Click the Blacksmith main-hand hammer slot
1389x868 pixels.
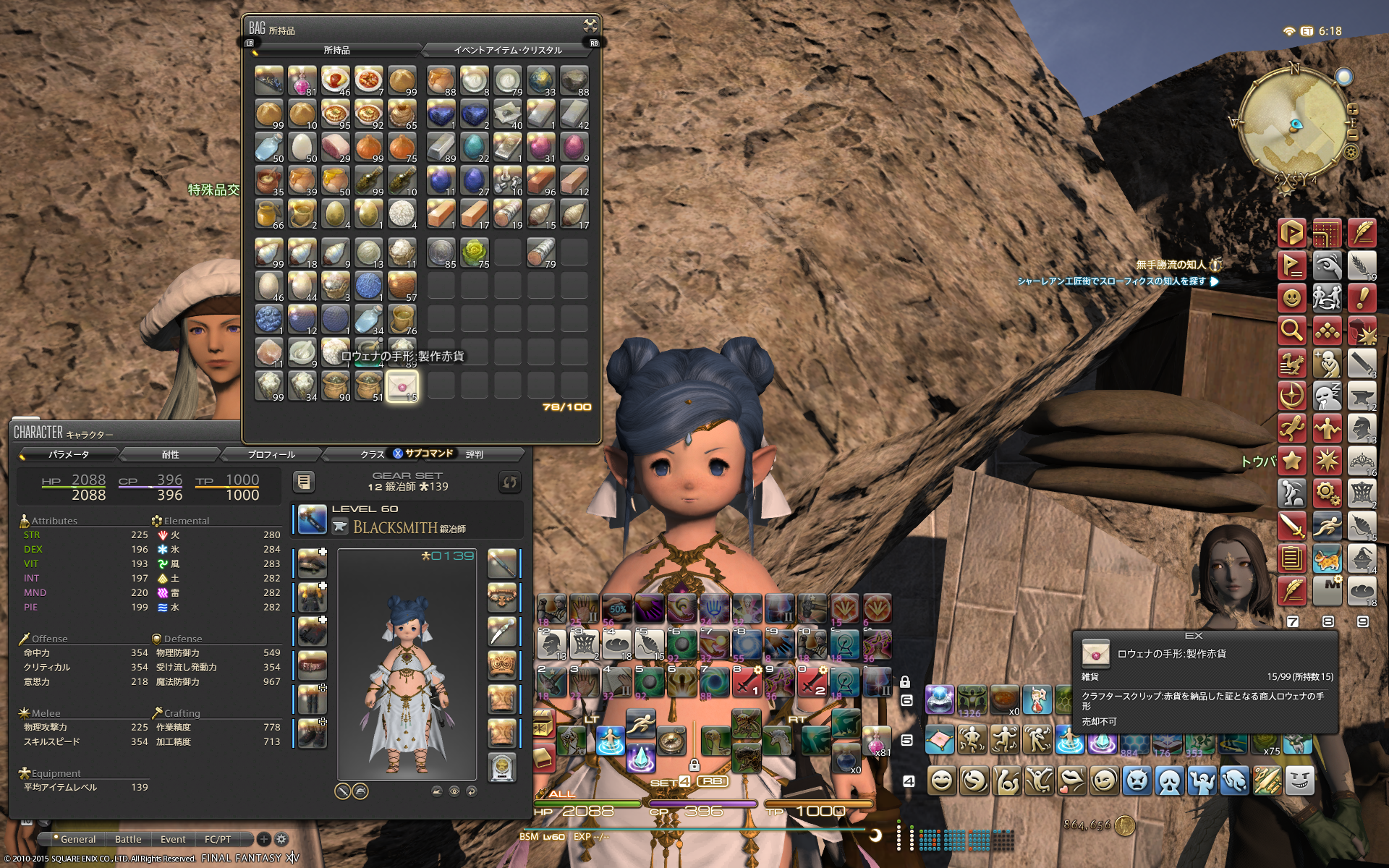(312, 519)
